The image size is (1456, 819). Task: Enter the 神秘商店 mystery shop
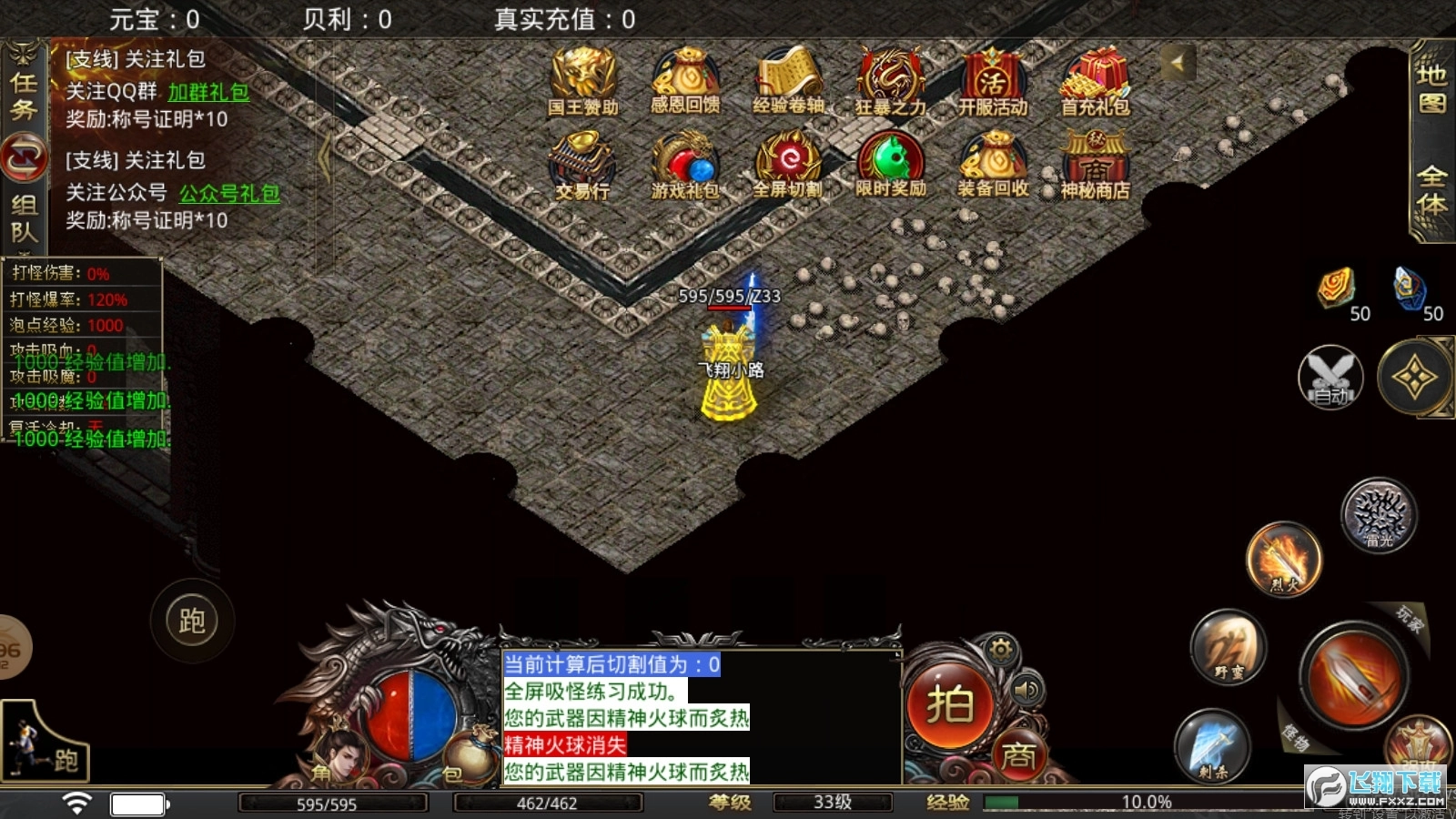1095,164
